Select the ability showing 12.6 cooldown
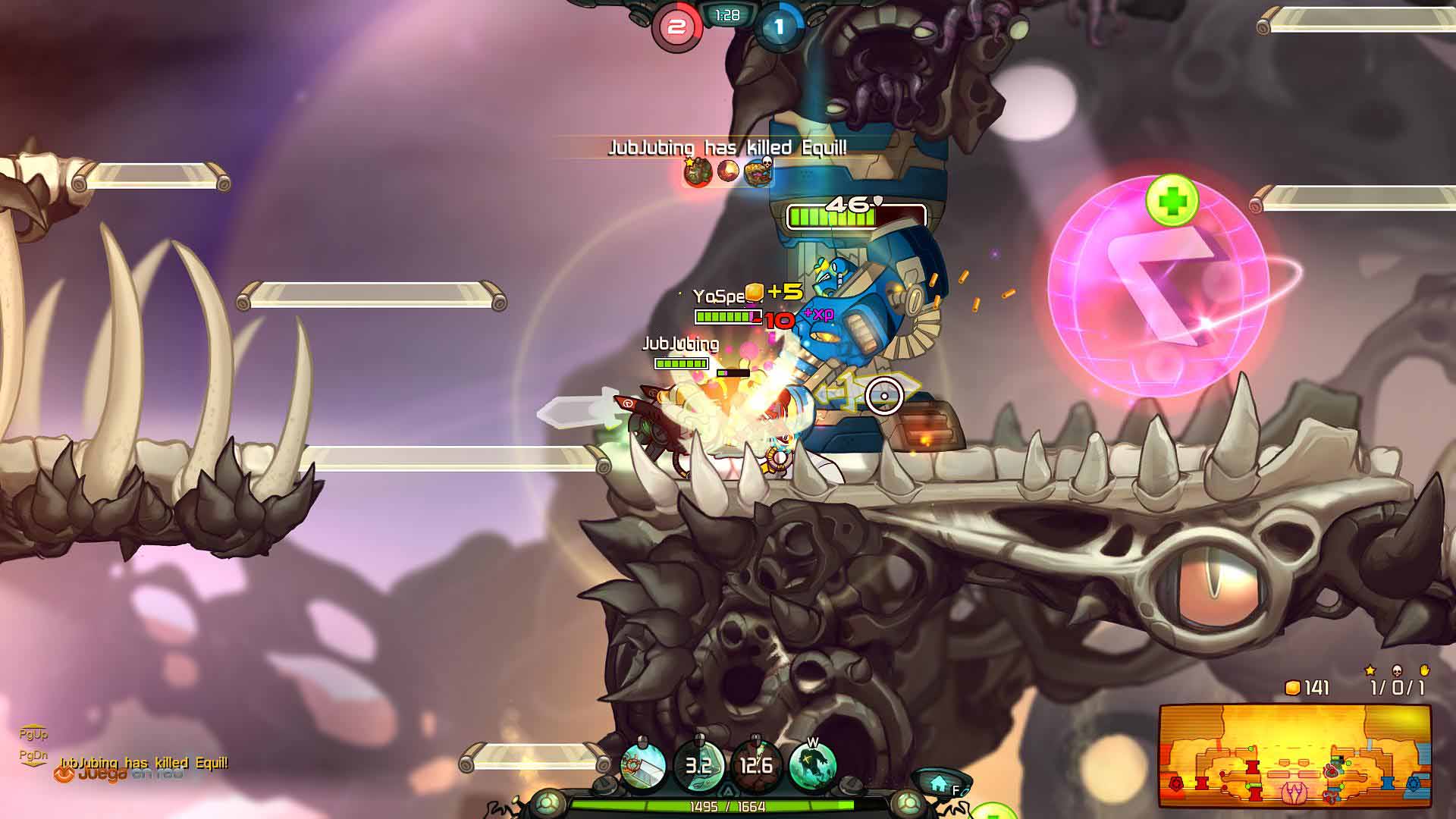This screenshot has height=819, width=1456. [x=755, y=765]
